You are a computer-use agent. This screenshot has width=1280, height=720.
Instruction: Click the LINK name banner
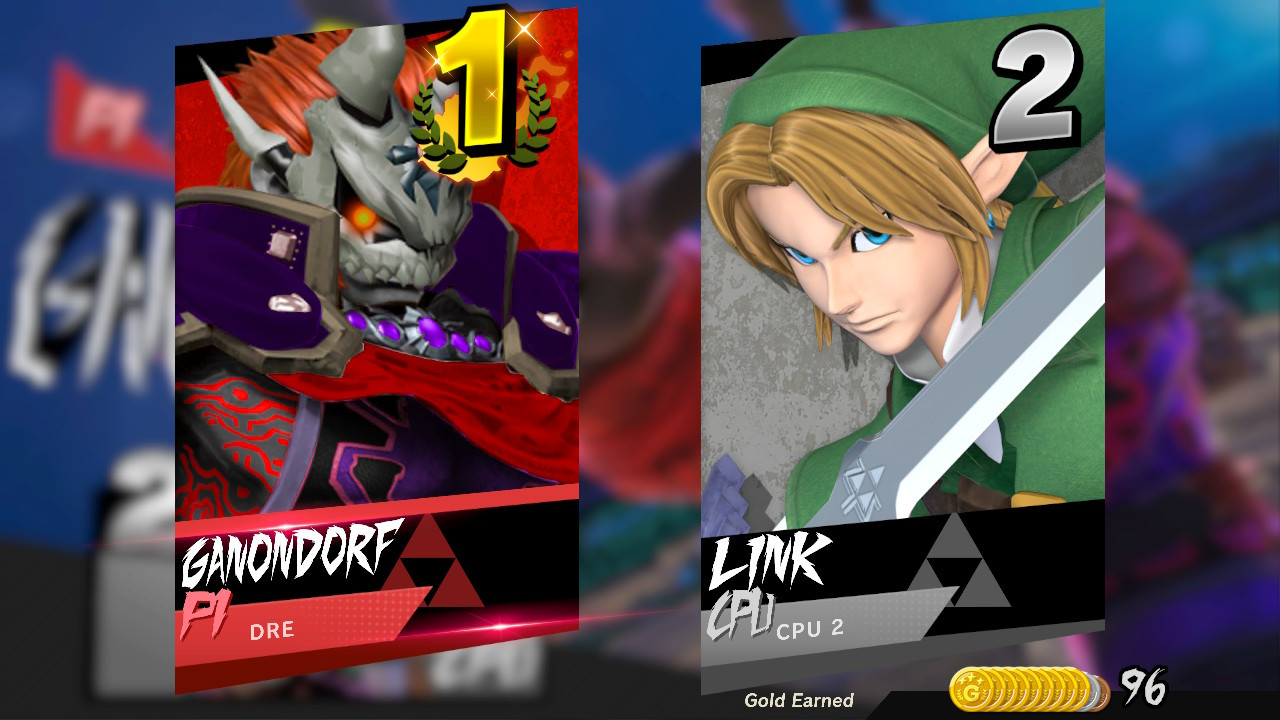coord(770,560)
